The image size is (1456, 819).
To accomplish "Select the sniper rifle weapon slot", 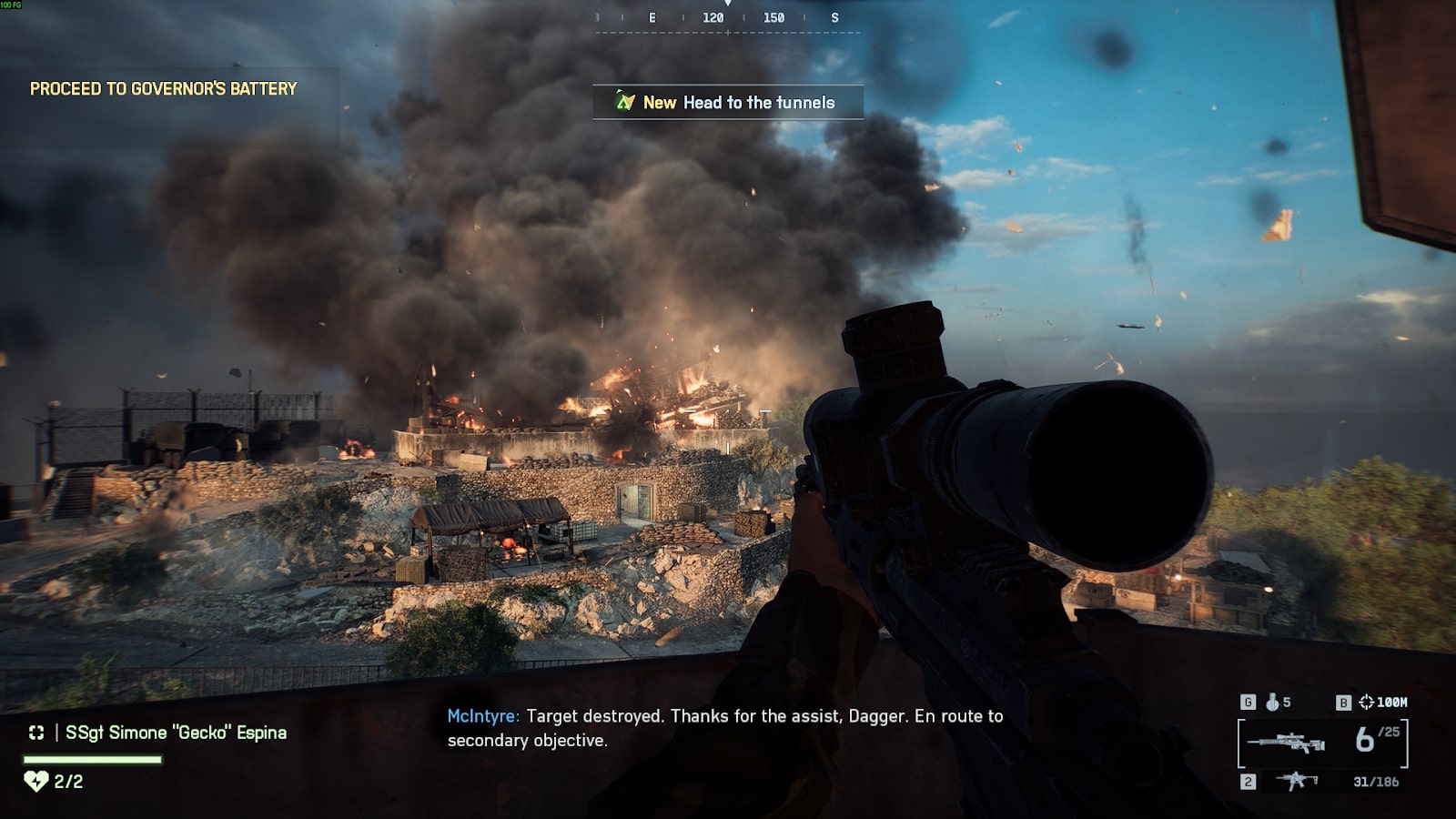I will pyautogui.click(x=1285, y=743).
